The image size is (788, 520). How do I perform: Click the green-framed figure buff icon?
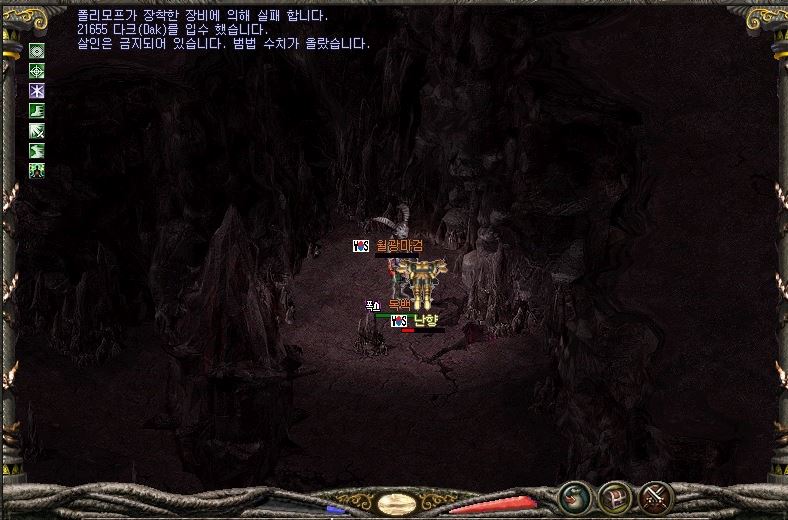37,170
